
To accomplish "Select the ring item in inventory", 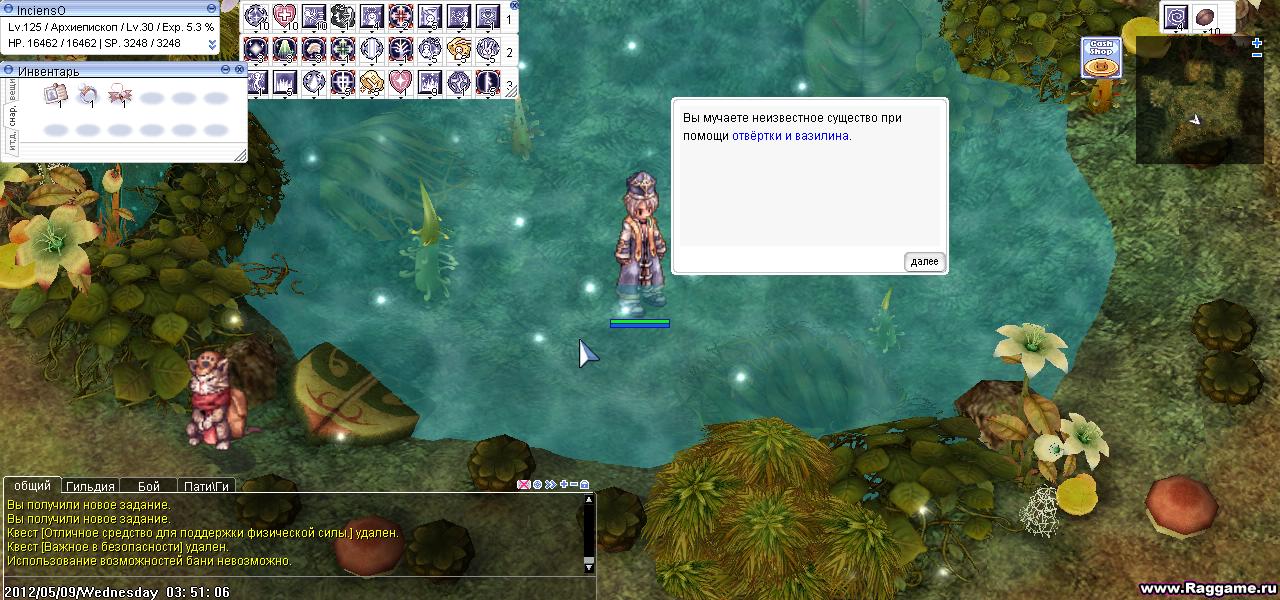I will pyautogui.click(x=88, y=95).
